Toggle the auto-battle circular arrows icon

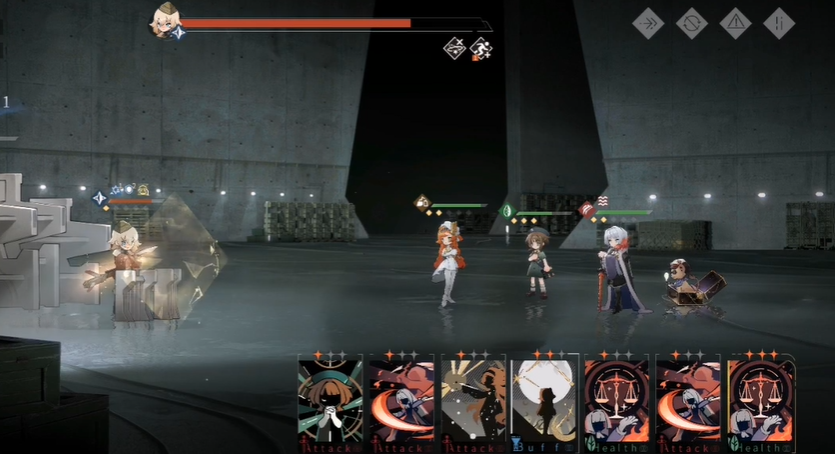coord(691,23)
